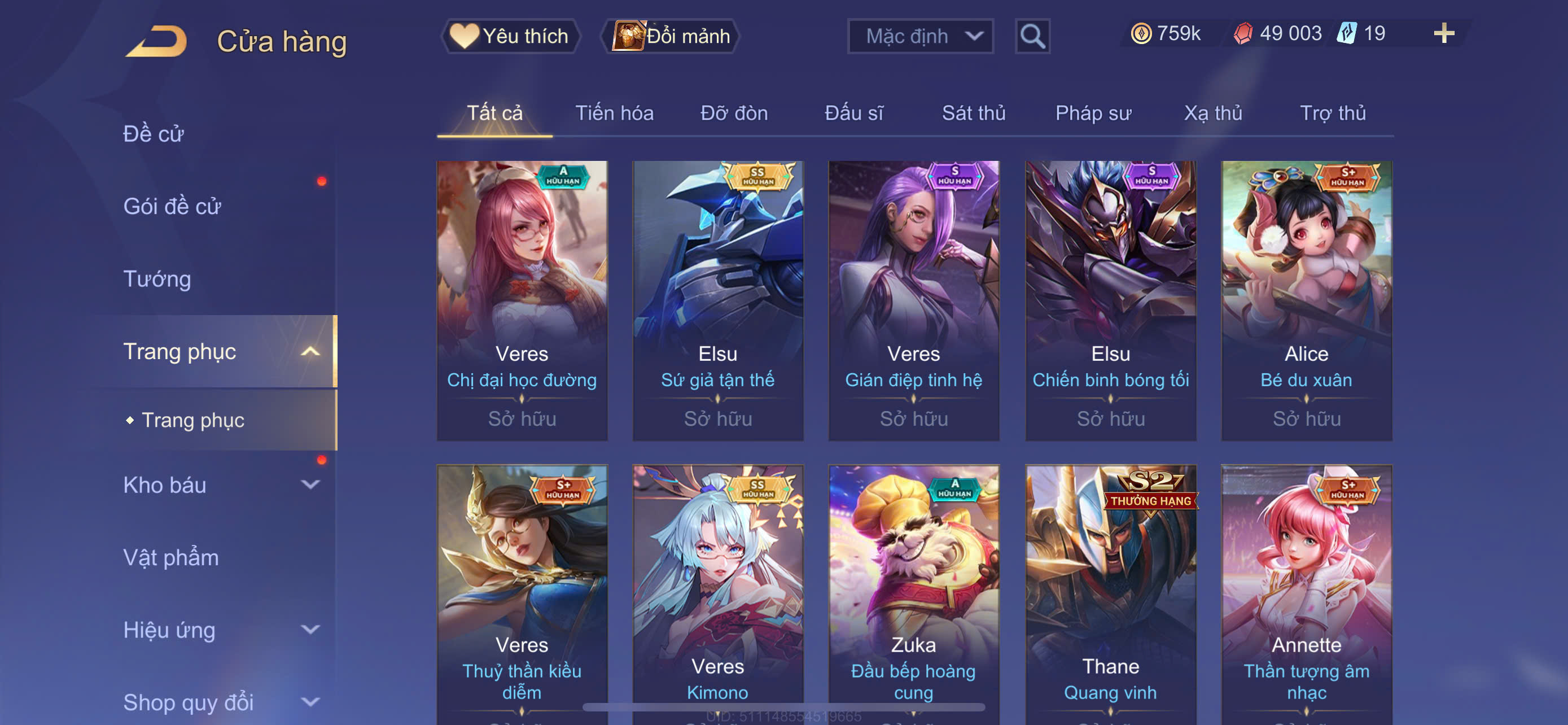1568x725 pixels.
Task: Show the Đỡ đòn skins tab
Action: (733, 112)
